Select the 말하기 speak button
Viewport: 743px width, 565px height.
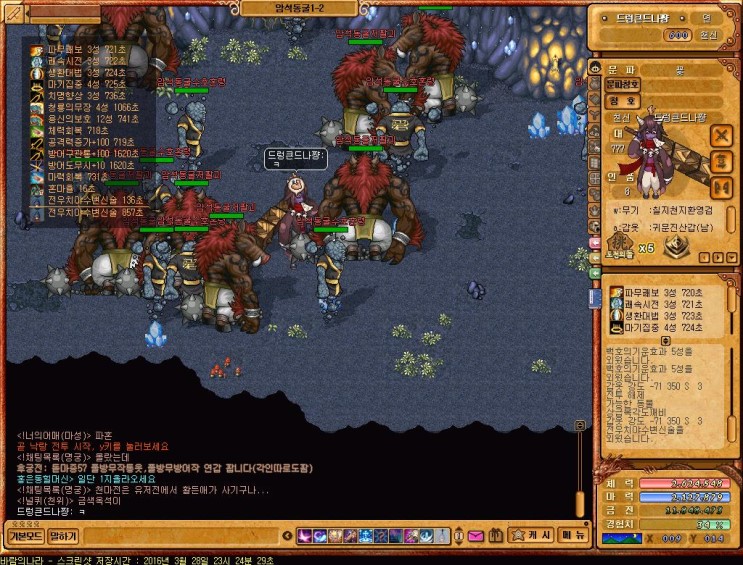coord(63,536)
